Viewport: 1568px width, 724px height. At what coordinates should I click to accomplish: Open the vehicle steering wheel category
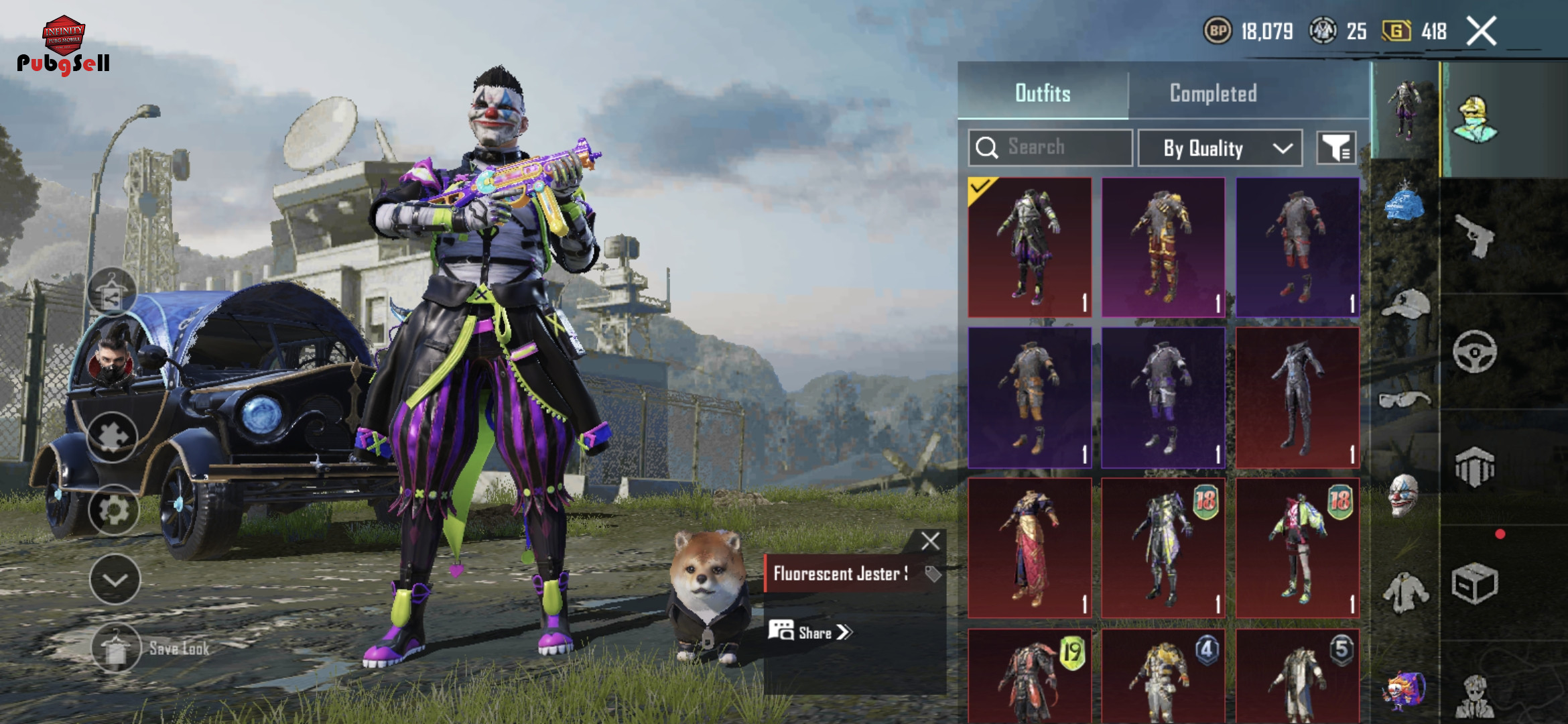click(x=1475, y=351)
